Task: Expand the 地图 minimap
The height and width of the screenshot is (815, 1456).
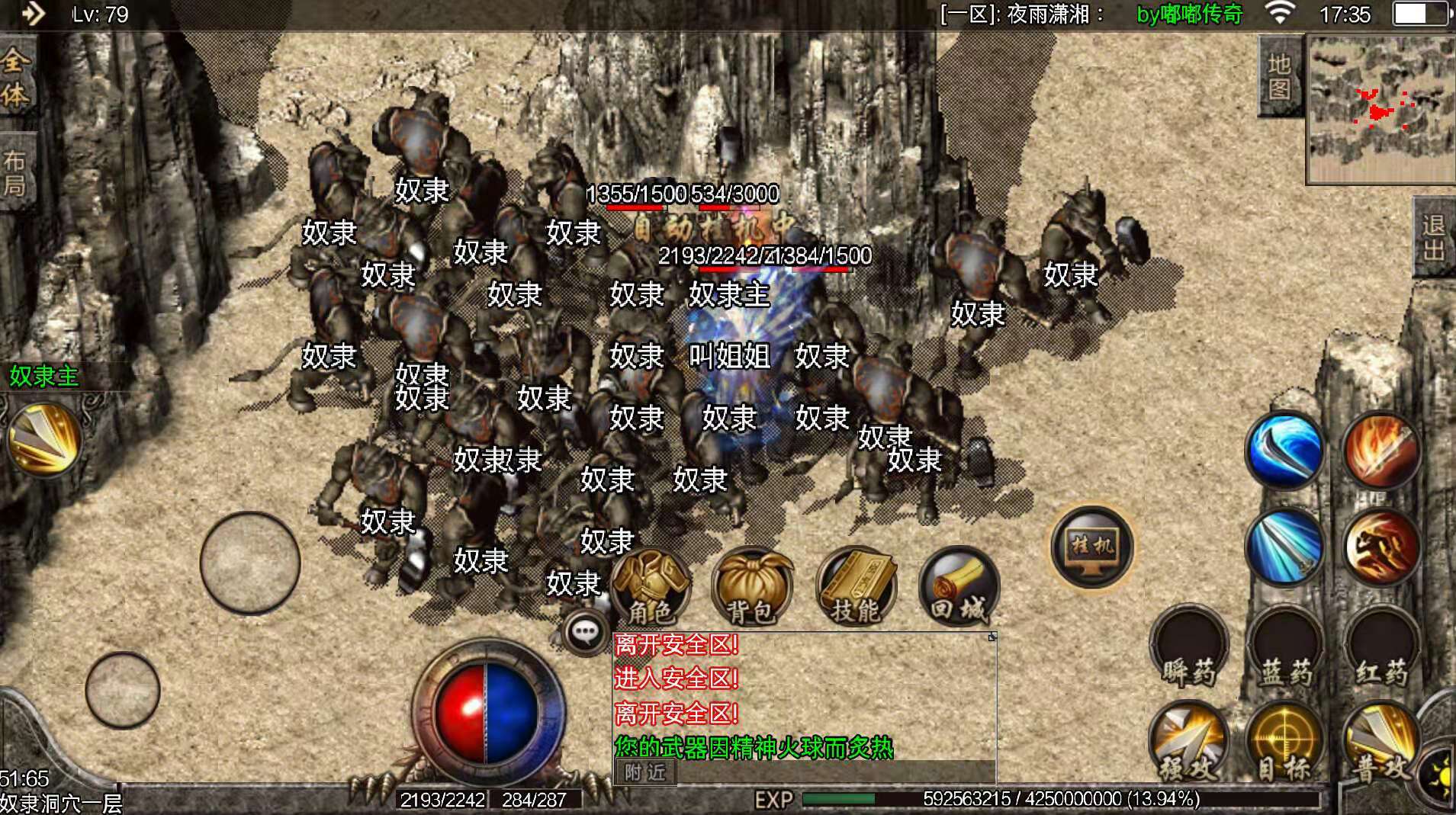Action: 1280,76
